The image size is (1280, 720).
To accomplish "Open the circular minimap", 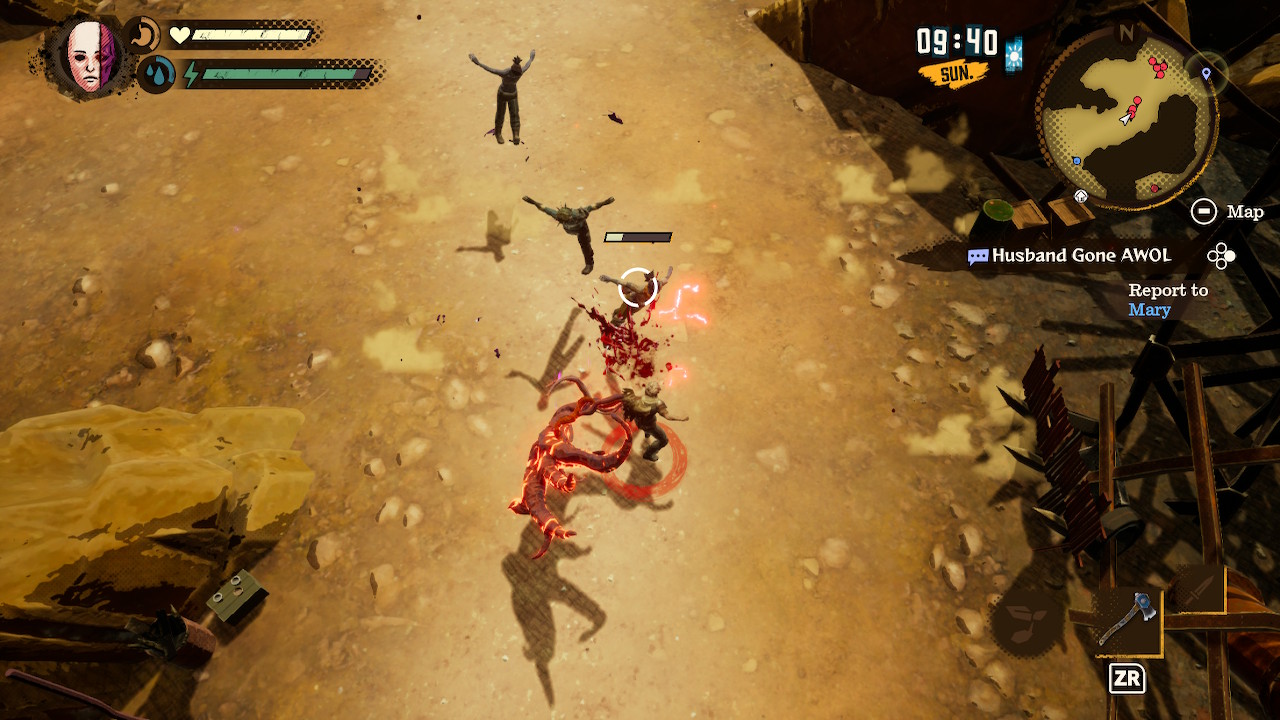I will [x=1128, y=120].
